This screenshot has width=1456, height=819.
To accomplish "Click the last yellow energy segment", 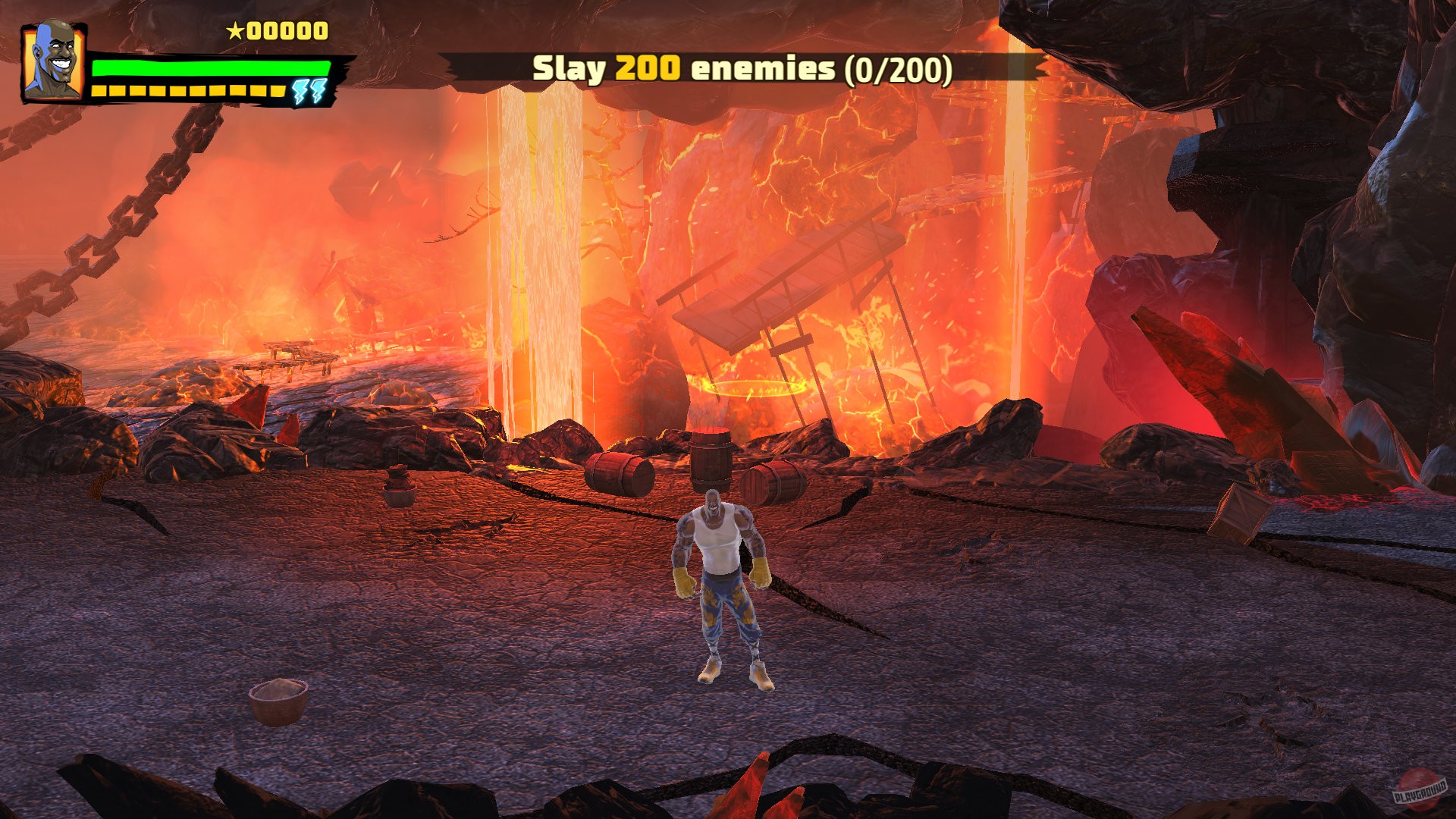I will click(276, 91).
